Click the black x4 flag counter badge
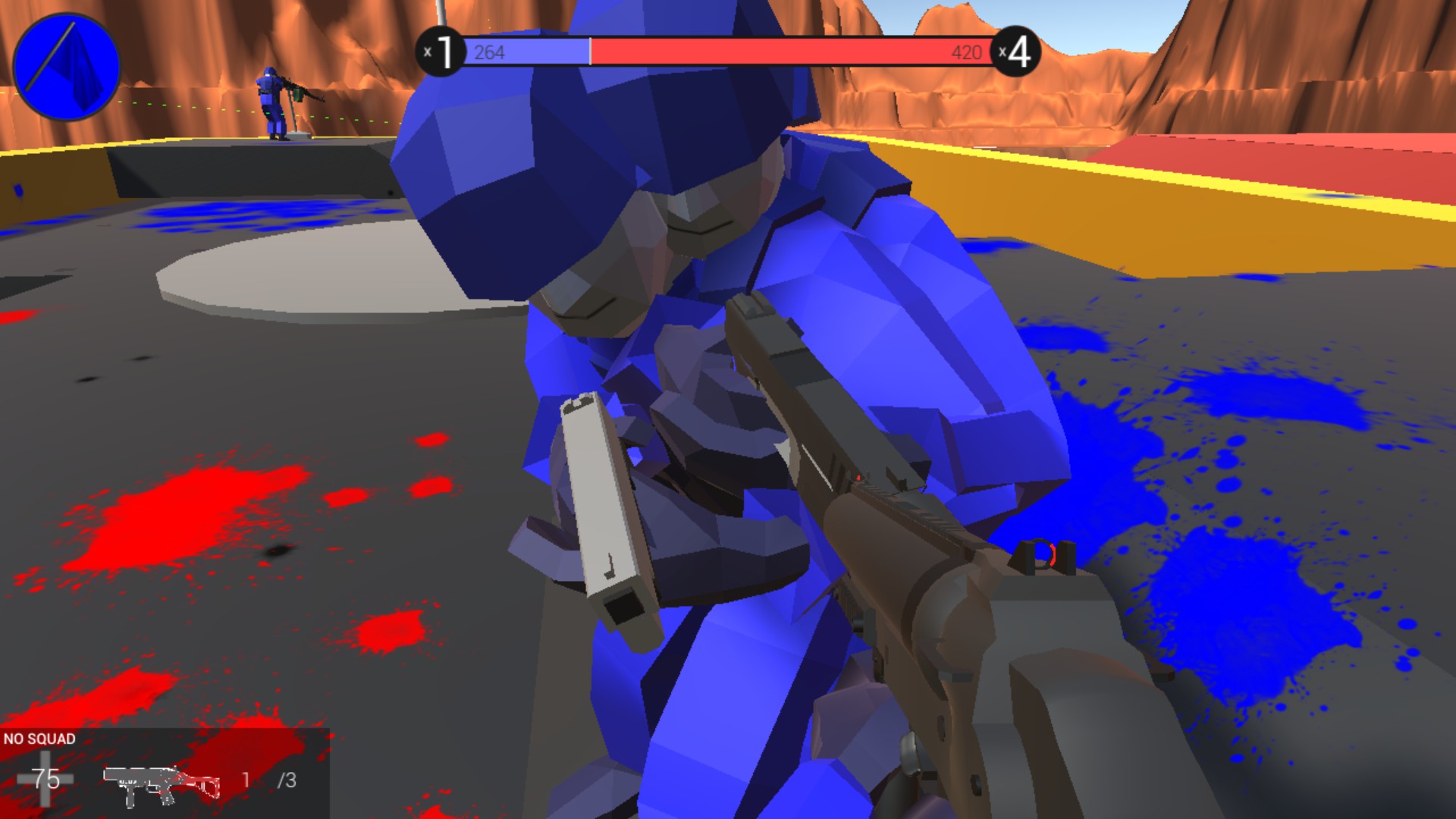 pos(1016,49)
